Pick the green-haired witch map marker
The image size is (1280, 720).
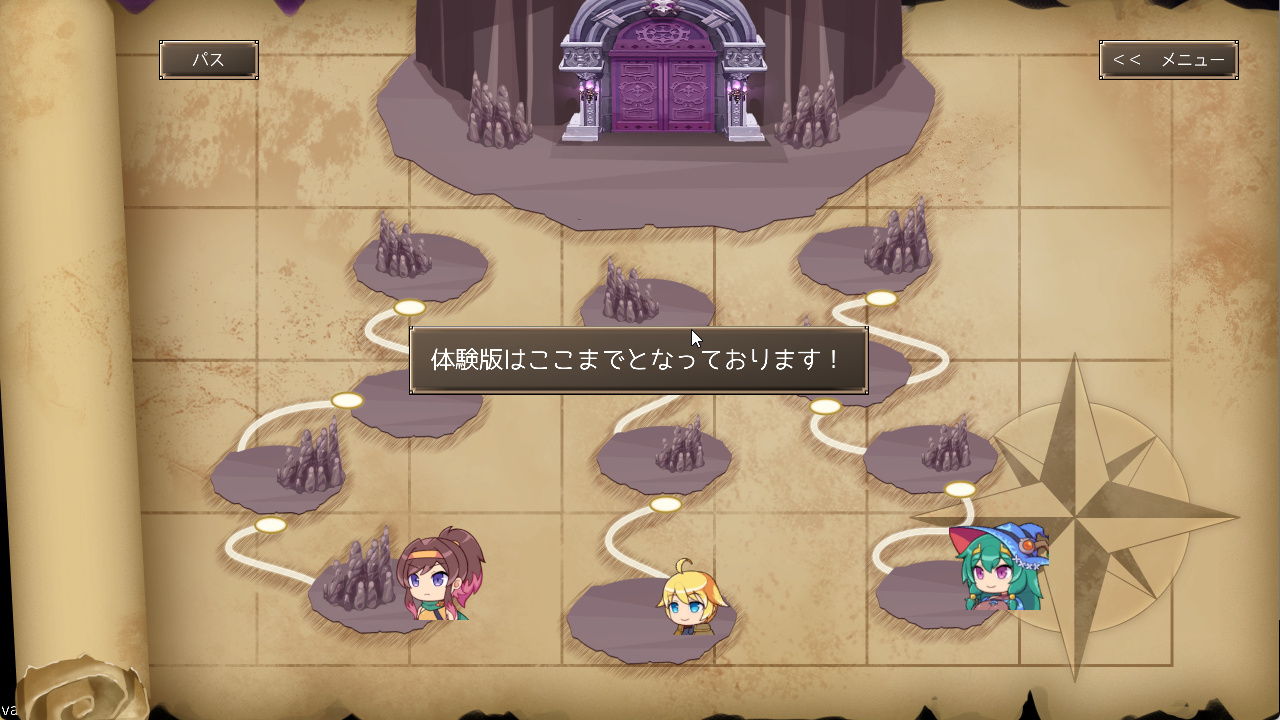click(1000, 568)
